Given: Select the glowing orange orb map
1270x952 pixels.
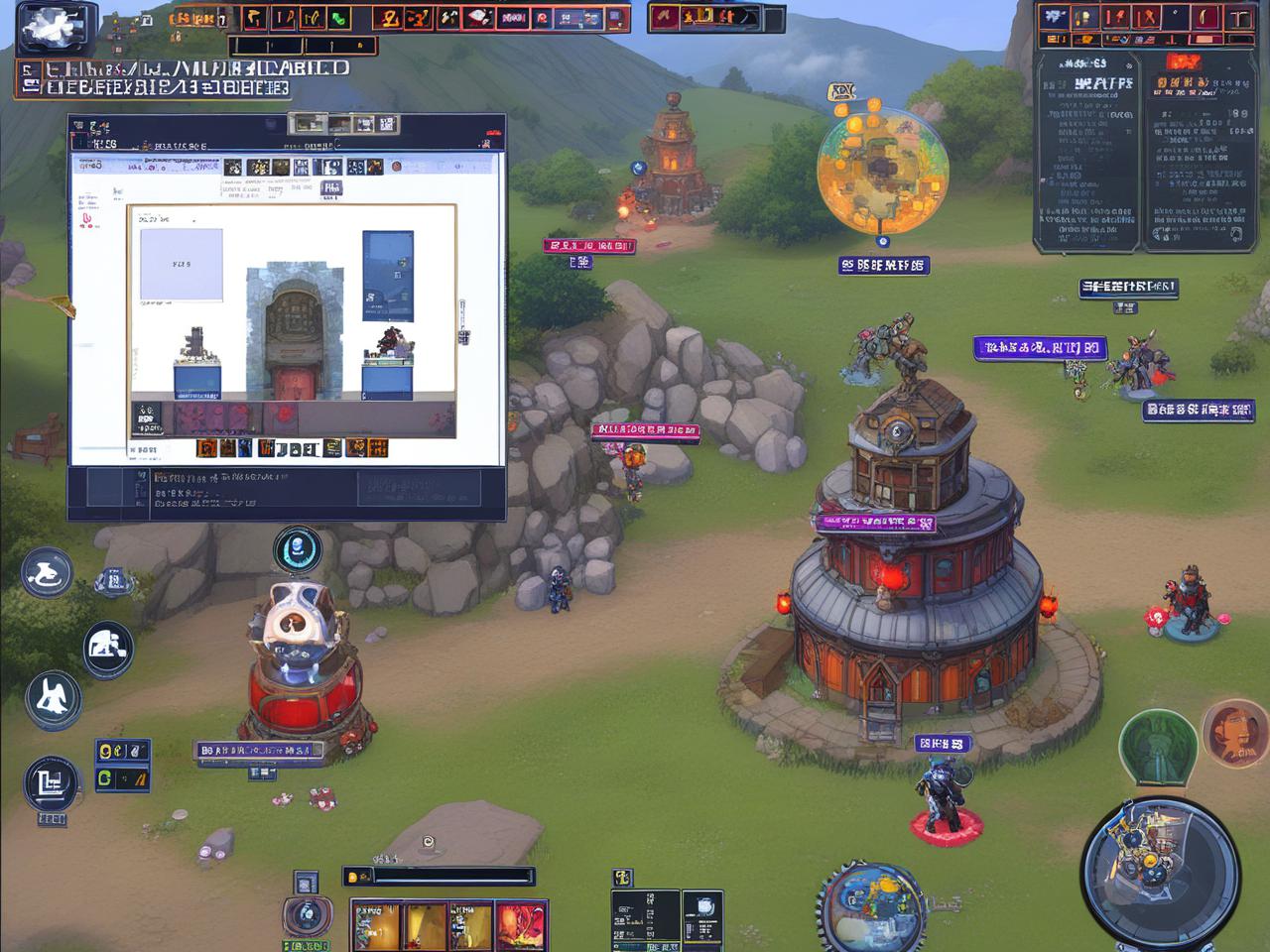Looking at the screenshot, I should [x=882, y=170].
